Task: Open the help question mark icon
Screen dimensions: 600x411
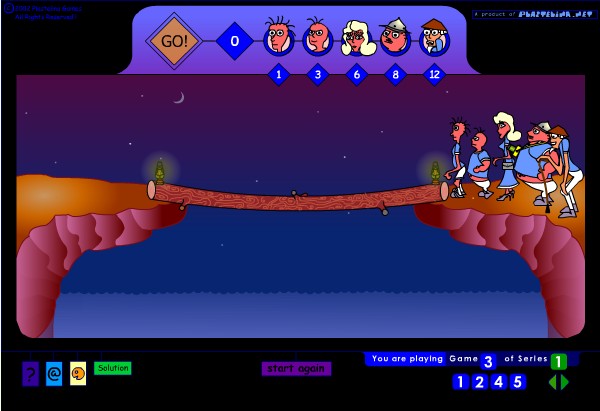Action: 30,373
